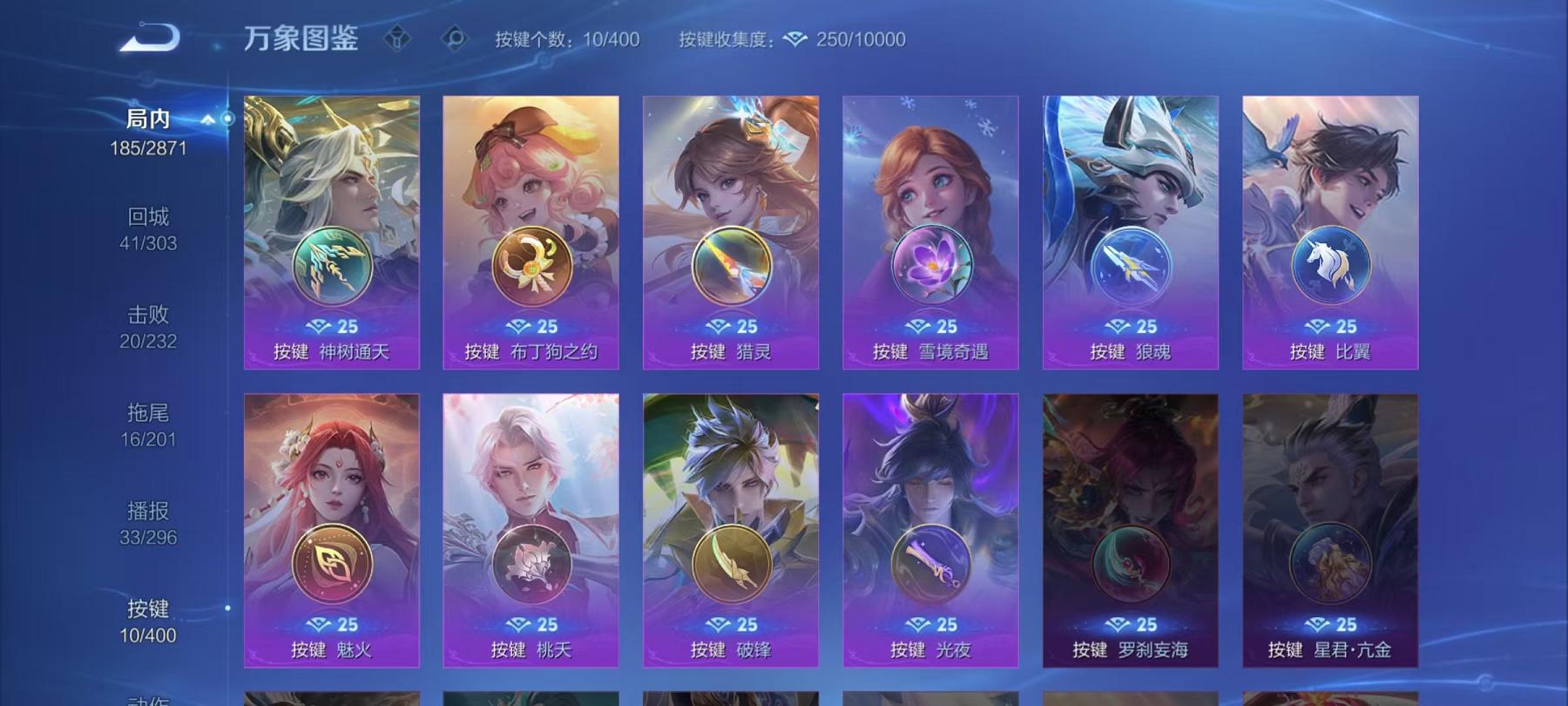This screenshot has width=1568, height=706.
Task: Open the filter icon beside 万象图鉴 title
Action: pyautogui.click(x=399, y=38)
